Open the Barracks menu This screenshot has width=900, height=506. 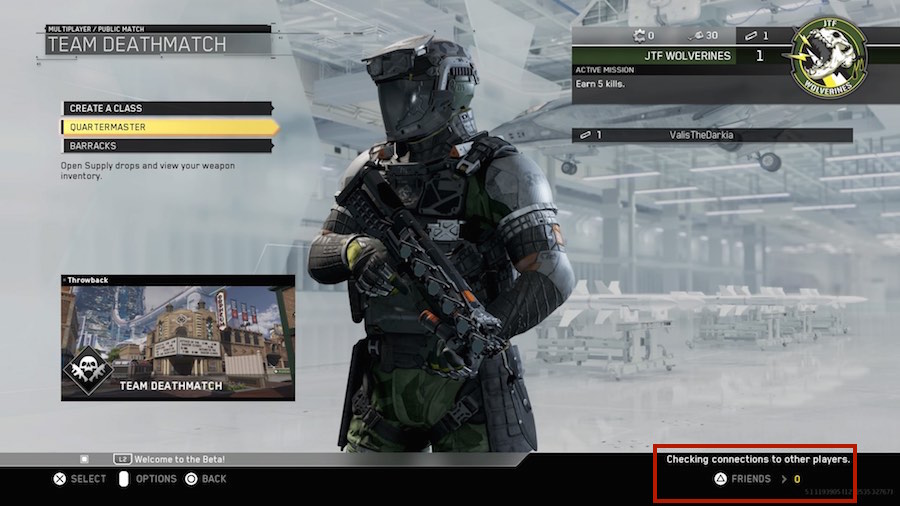click(x=167, y=146)
